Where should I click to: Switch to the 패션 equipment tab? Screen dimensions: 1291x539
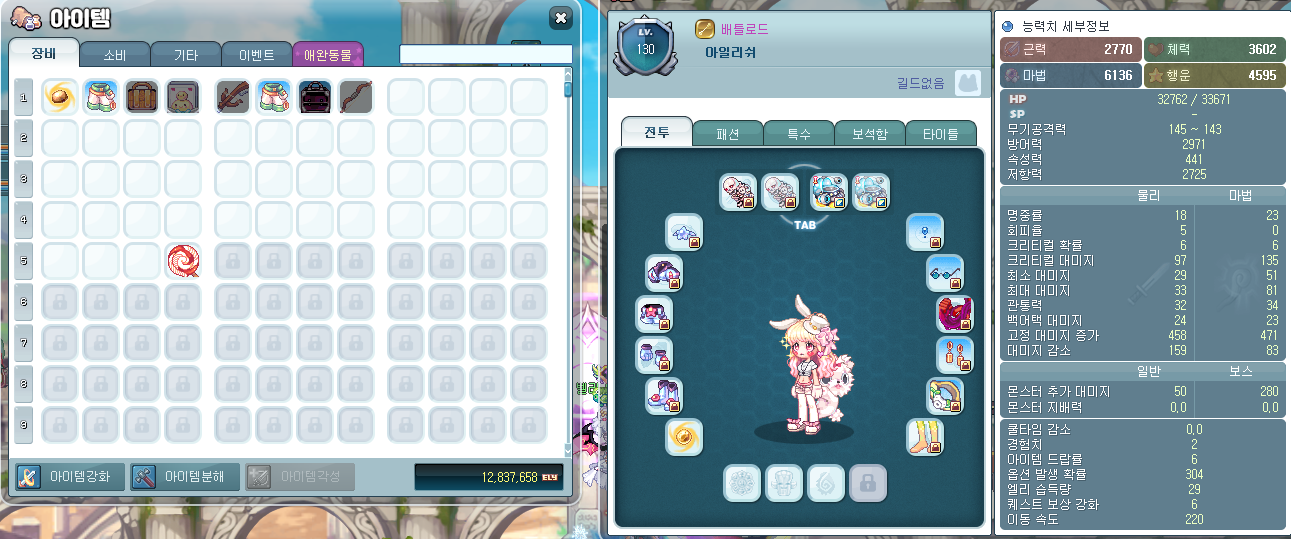coord(727,133)
